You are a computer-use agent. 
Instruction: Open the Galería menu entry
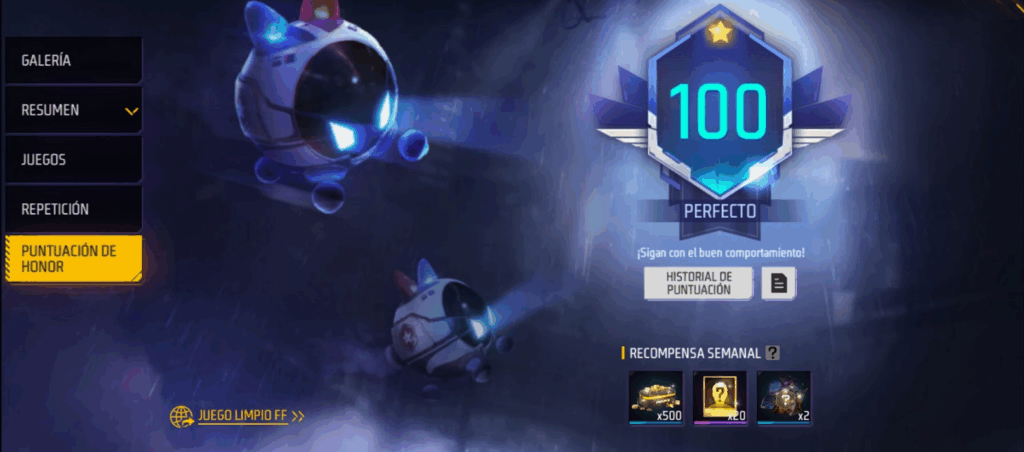tap(72, 61)
